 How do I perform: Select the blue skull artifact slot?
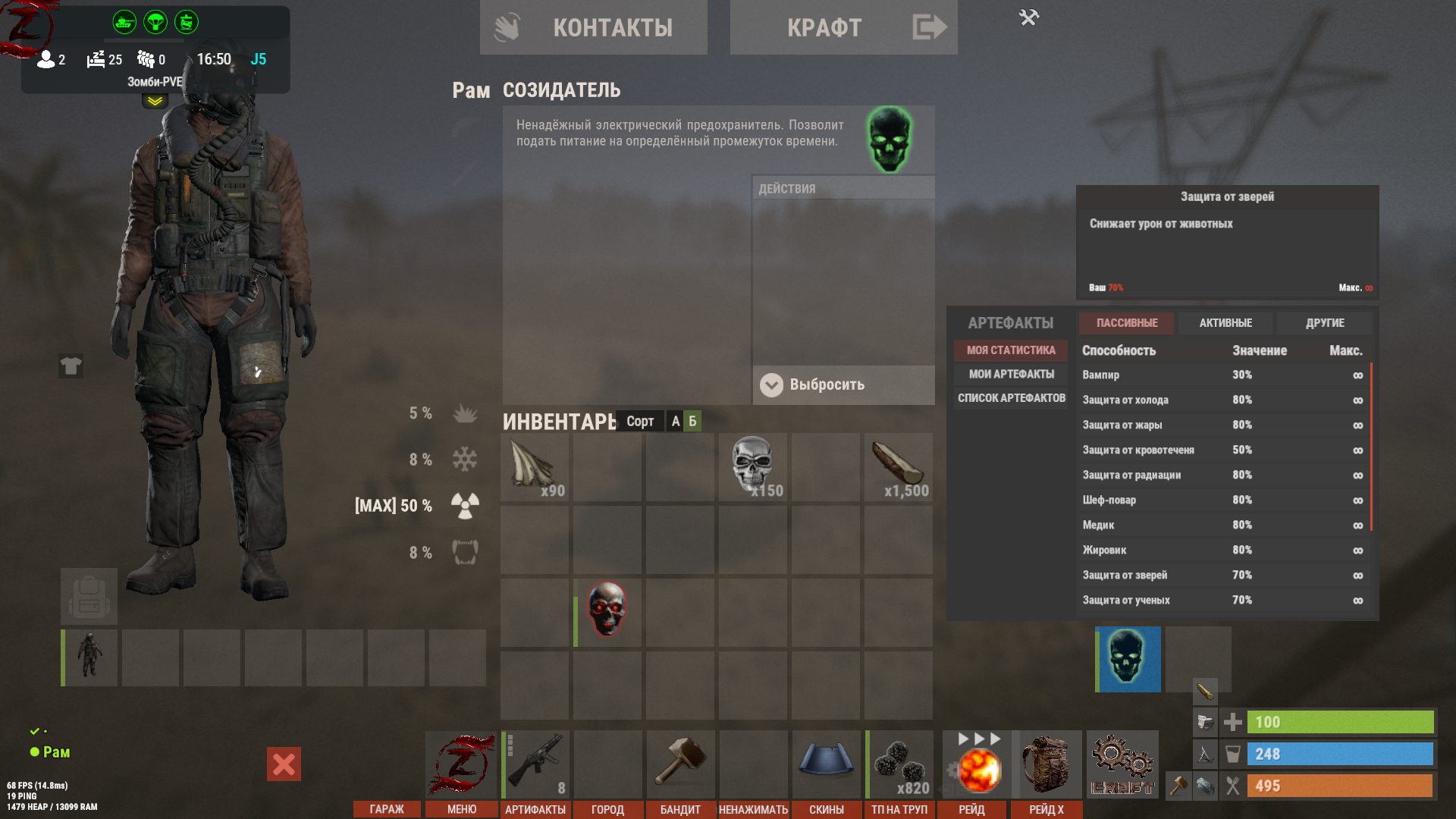coord(1127,659)
